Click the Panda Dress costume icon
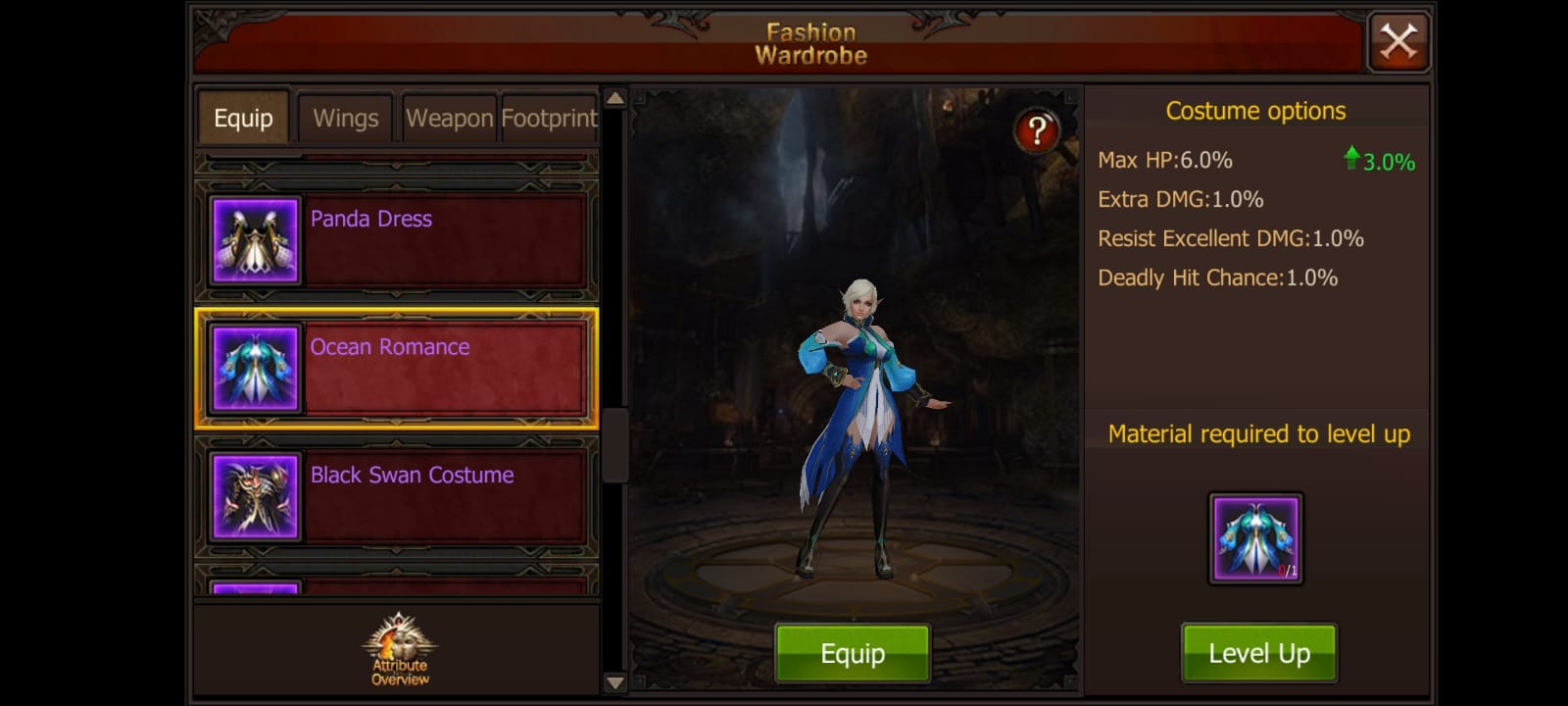 [254, 238]
